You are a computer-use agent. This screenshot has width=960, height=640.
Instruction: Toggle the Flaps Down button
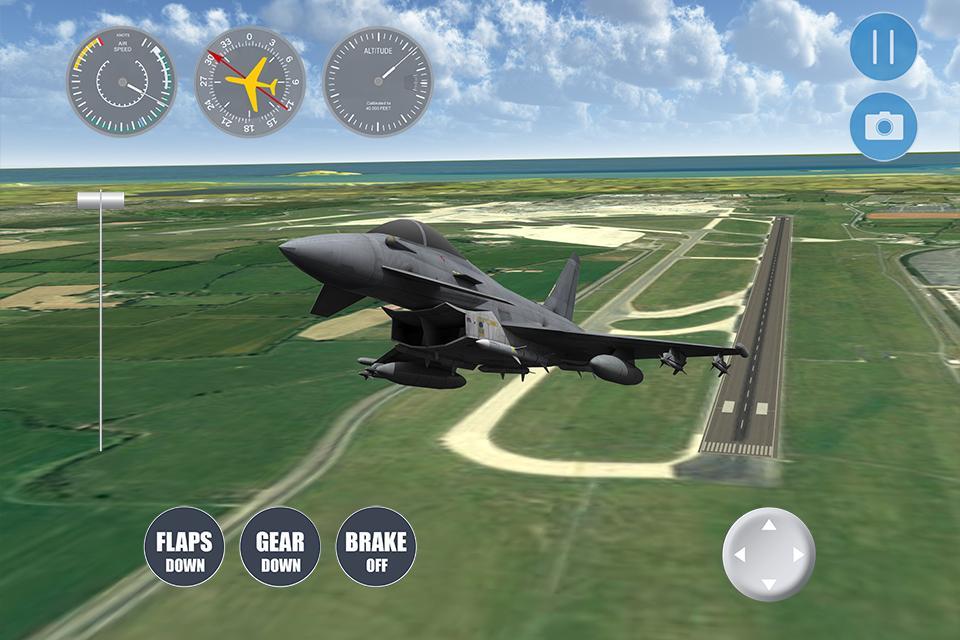pyautogui.click(x=184, y=549)
